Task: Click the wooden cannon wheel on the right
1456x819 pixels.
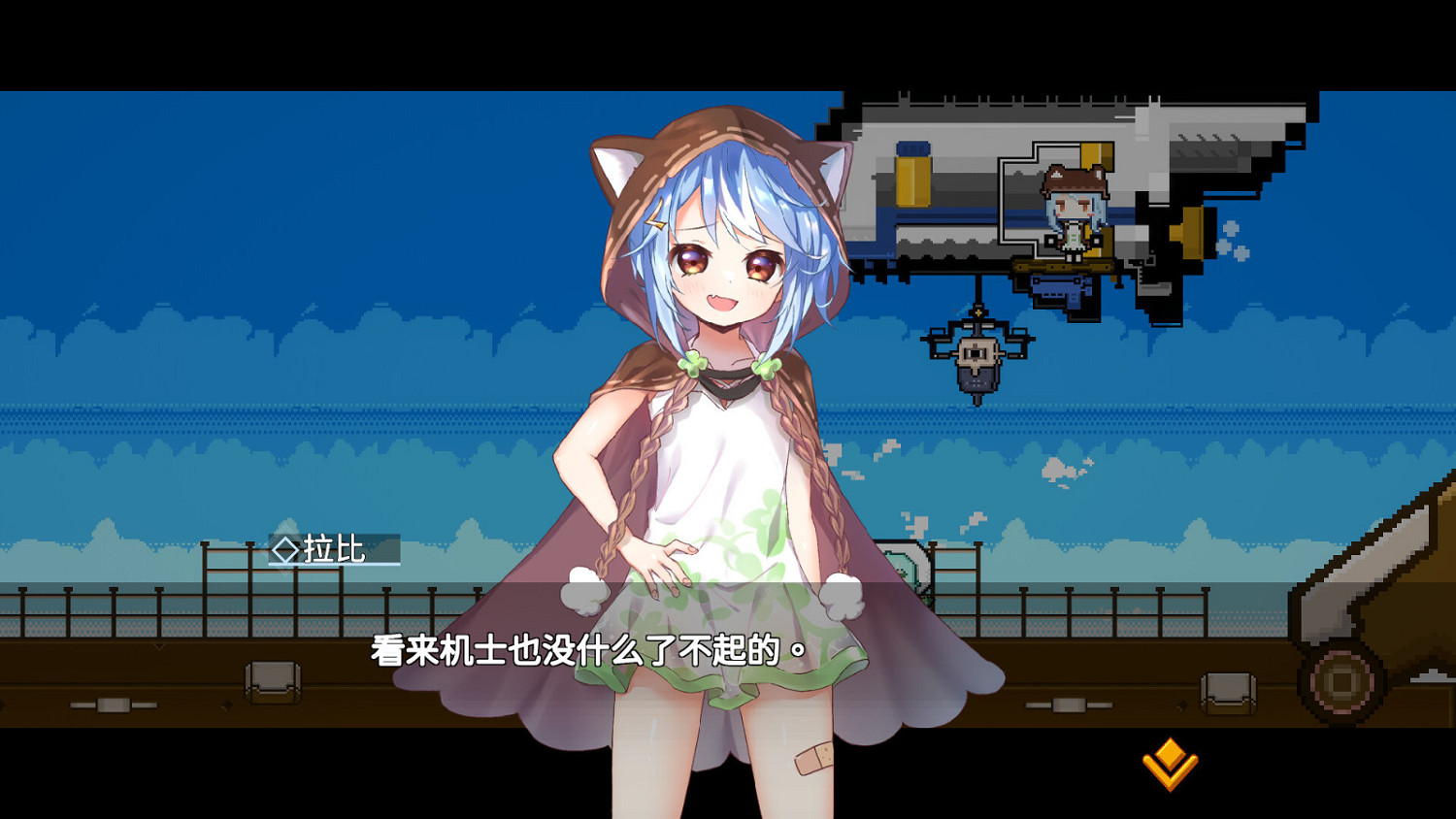Action: (1342, 684)
